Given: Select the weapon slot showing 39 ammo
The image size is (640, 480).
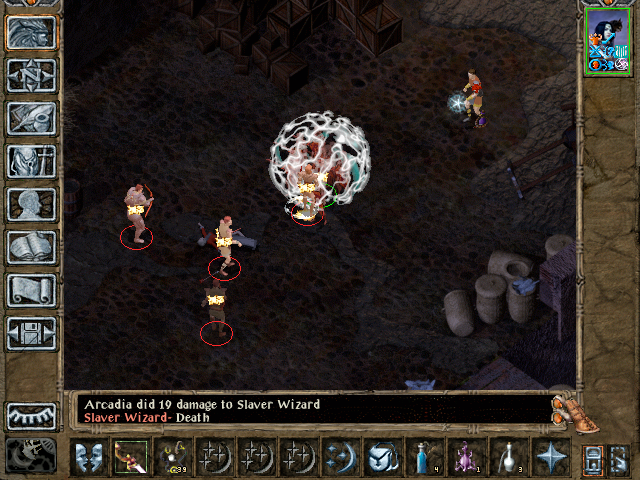Looking at the screenshot, I should [x=172, y=457].
